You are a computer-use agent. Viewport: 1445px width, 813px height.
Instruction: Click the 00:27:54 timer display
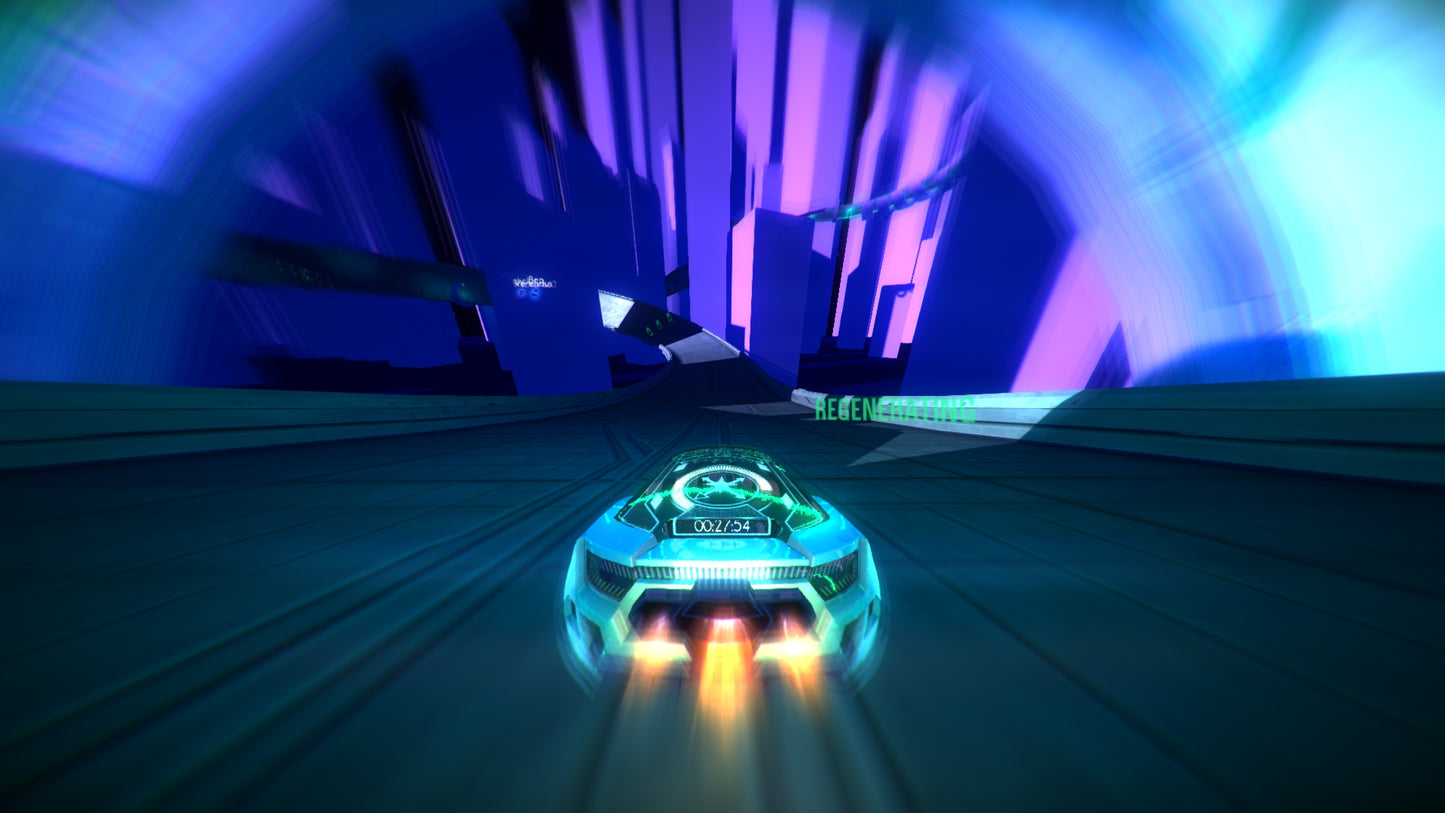coord(721,525)
